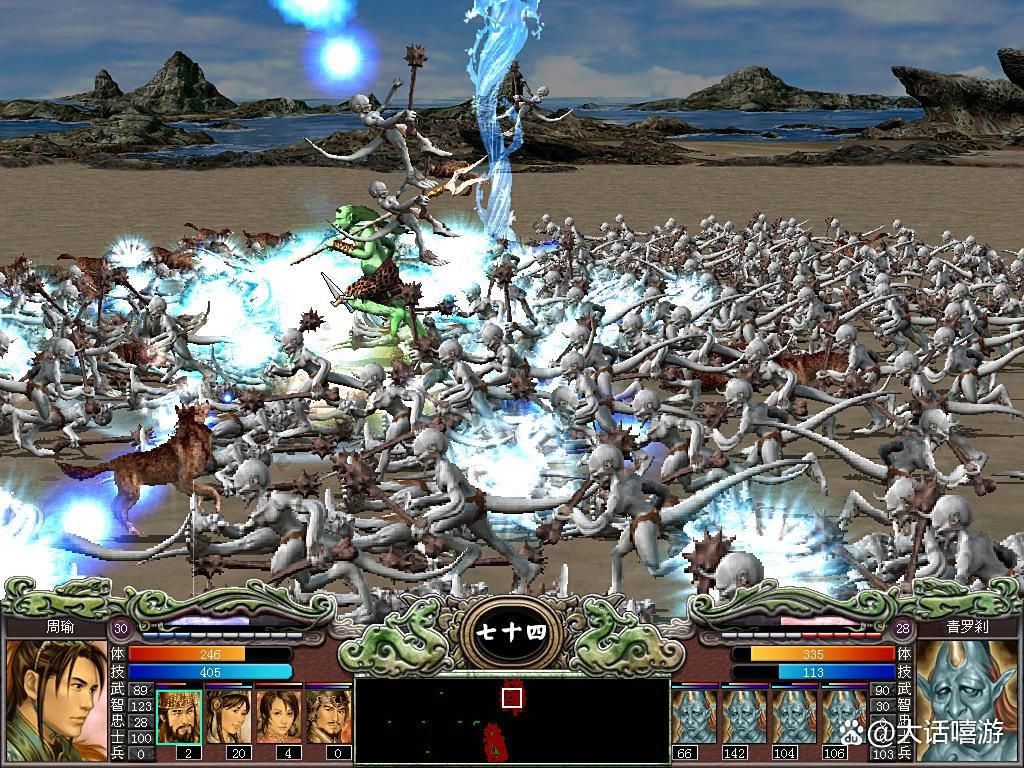
Task: Choose the highlighted bearded general with gold crown
Action: pyautogui.click(x=179, y=716)
